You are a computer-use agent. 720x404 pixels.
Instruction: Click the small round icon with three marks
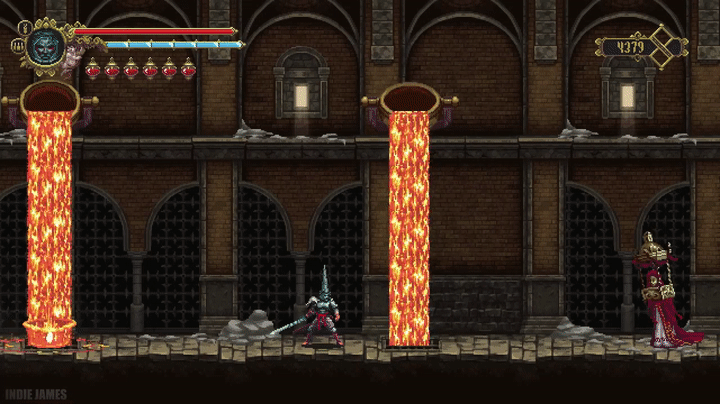[18, 46]
